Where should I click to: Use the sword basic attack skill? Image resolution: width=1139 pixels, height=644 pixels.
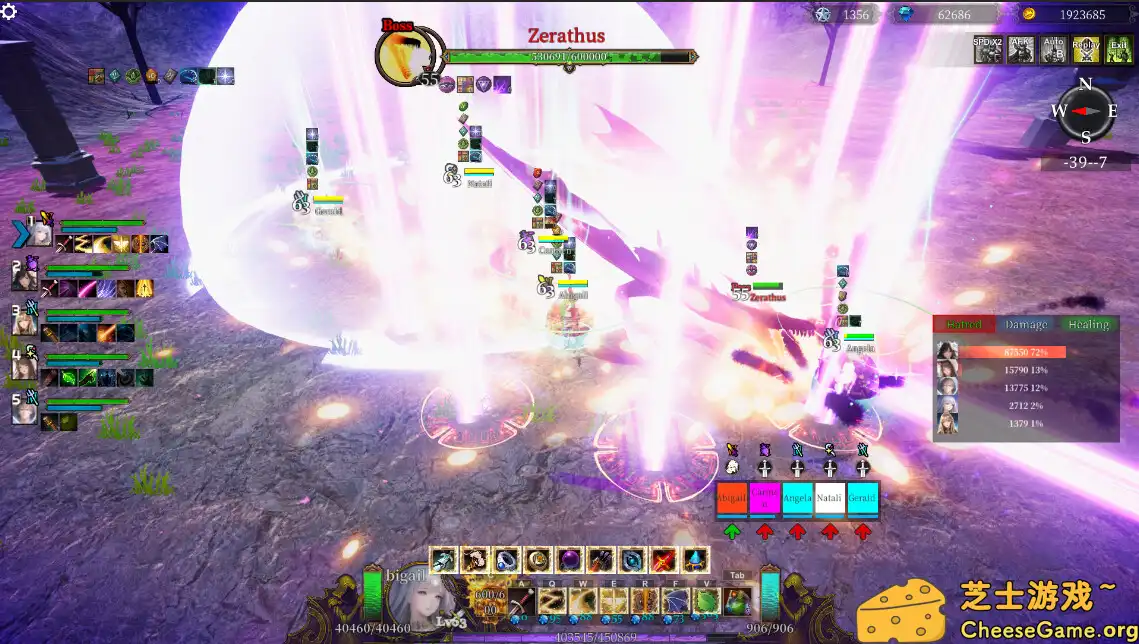click(521, 602)
